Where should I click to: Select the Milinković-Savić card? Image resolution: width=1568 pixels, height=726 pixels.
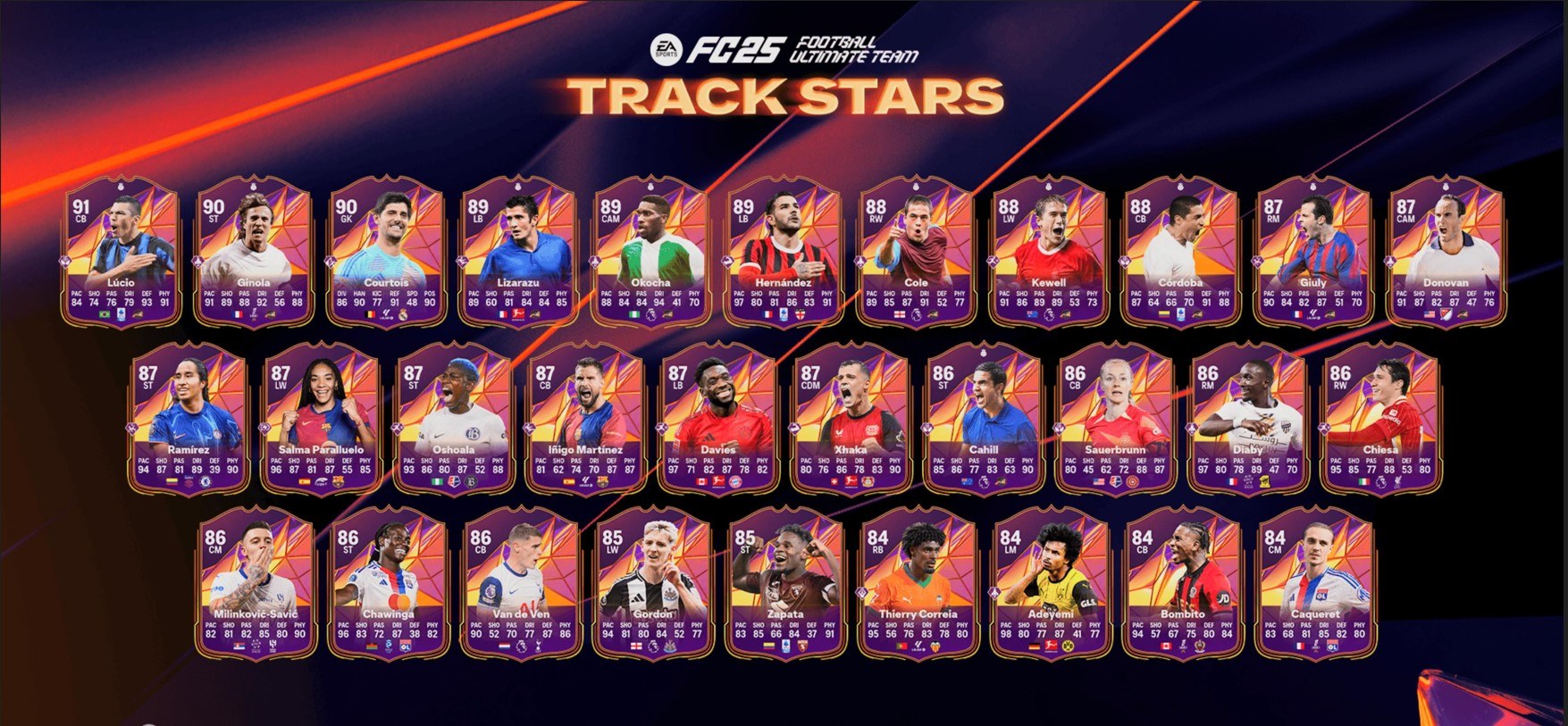256,583
